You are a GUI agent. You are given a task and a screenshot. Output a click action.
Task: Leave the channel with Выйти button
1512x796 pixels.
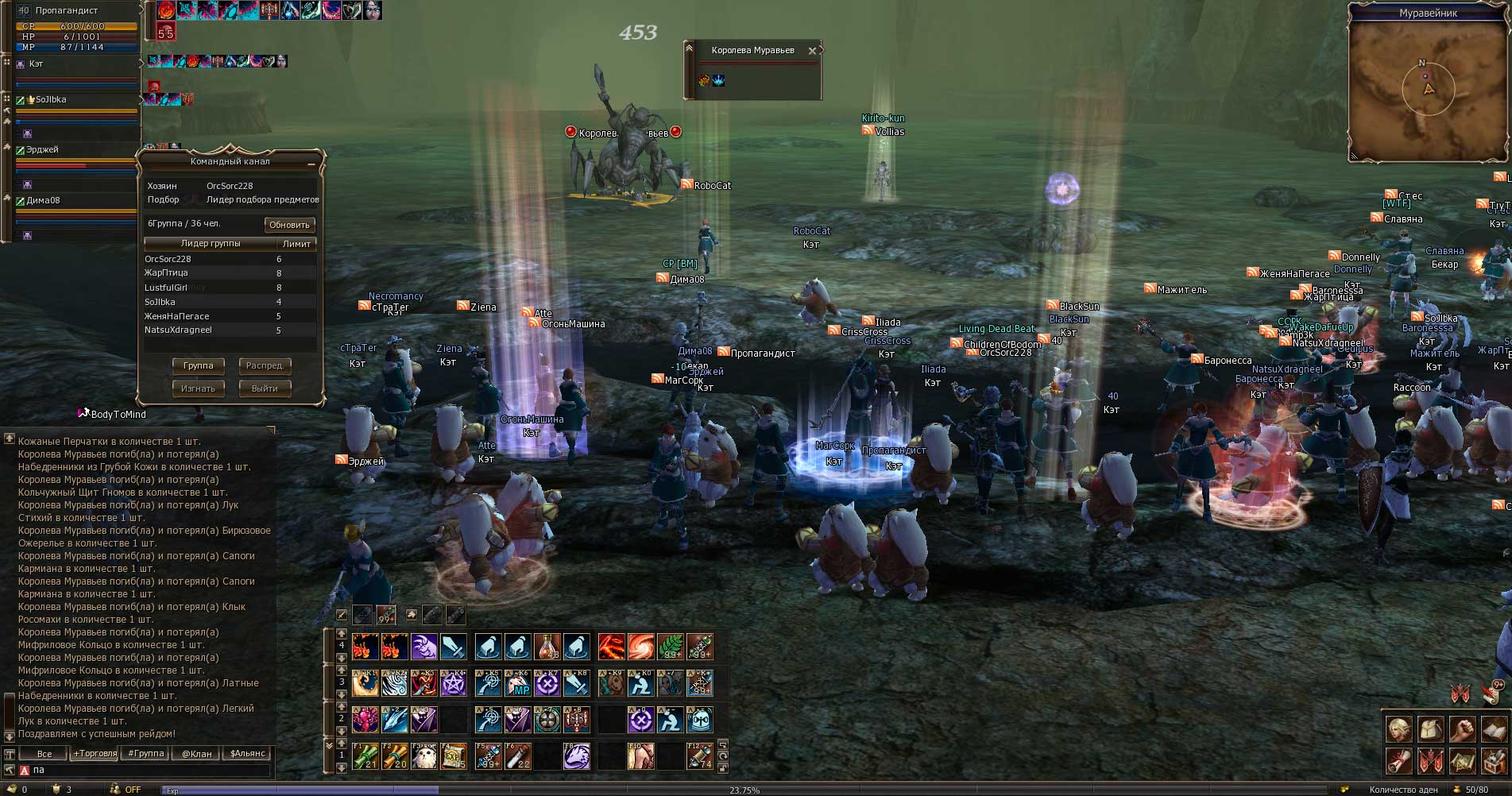pos(265,389)
